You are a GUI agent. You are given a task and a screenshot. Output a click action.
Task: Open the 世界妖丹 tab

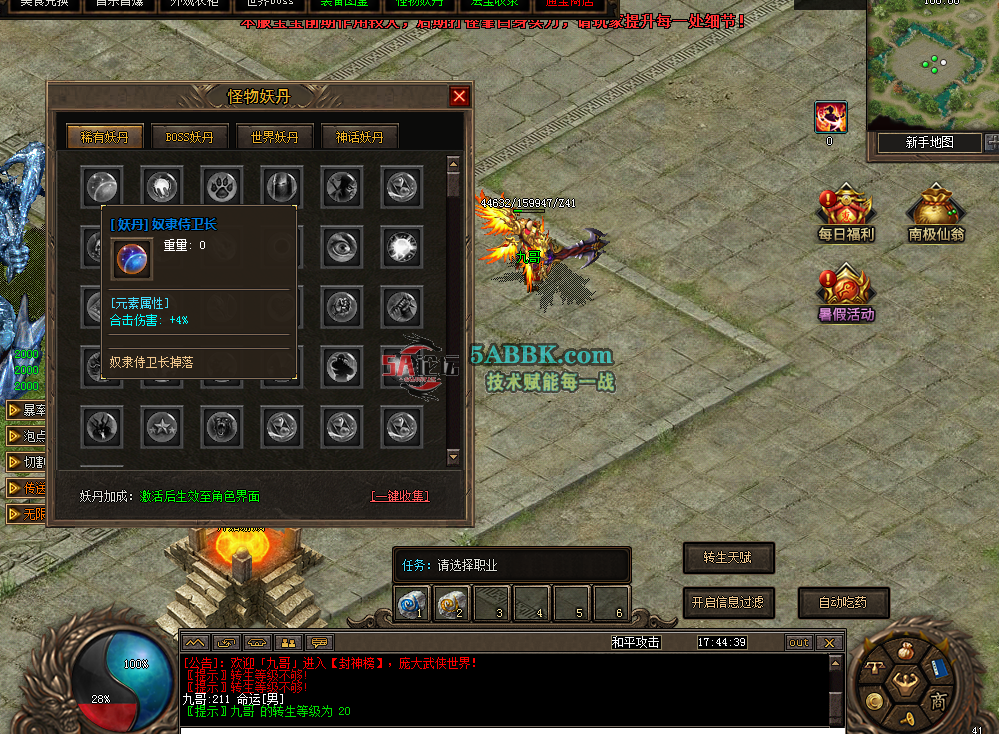coord(274,137)
